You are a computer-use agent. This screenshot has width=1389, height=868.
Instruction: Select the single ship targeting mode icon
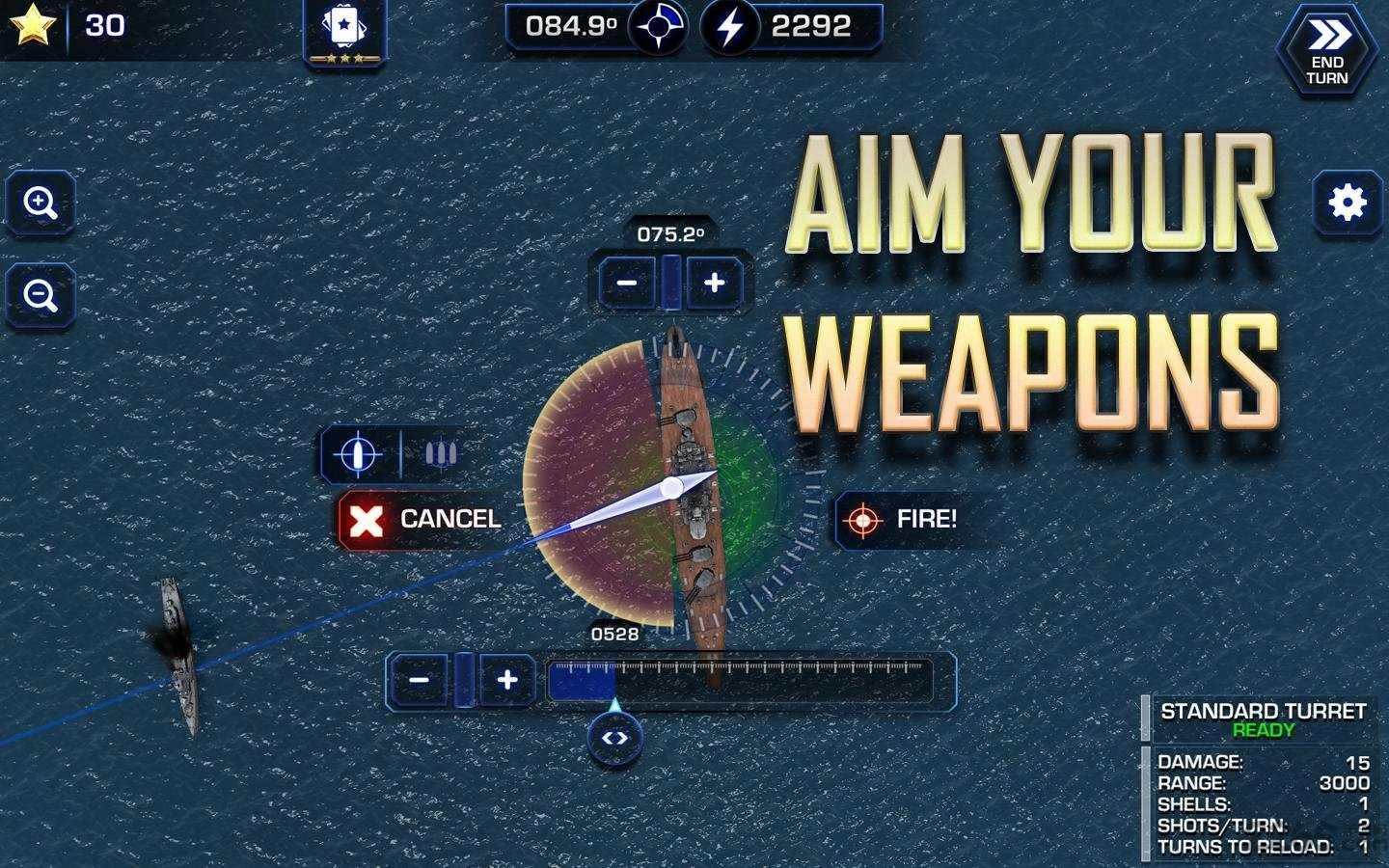pyautogui.click(x=358, y=454)
